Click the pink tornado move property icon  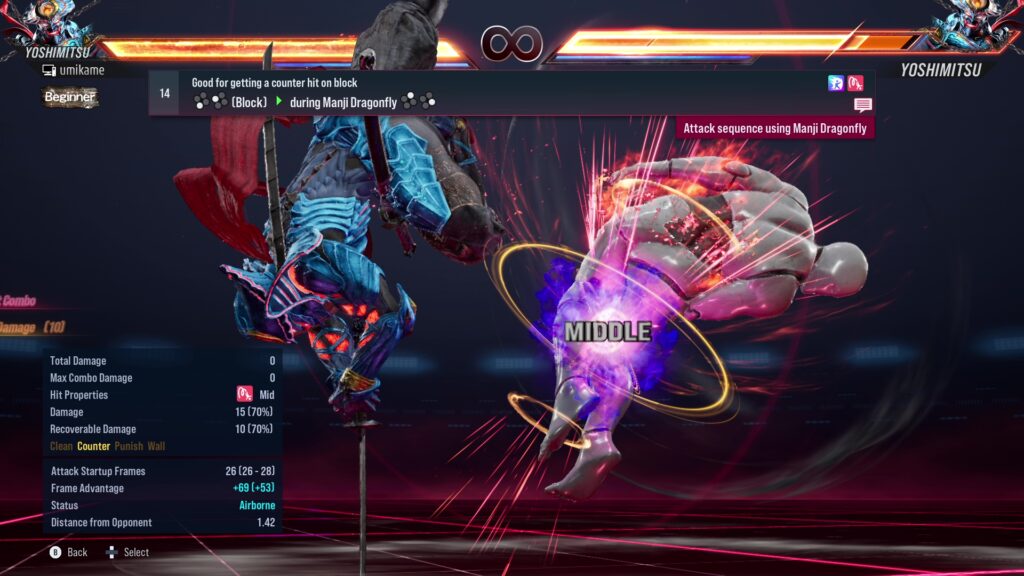point(856,84)
